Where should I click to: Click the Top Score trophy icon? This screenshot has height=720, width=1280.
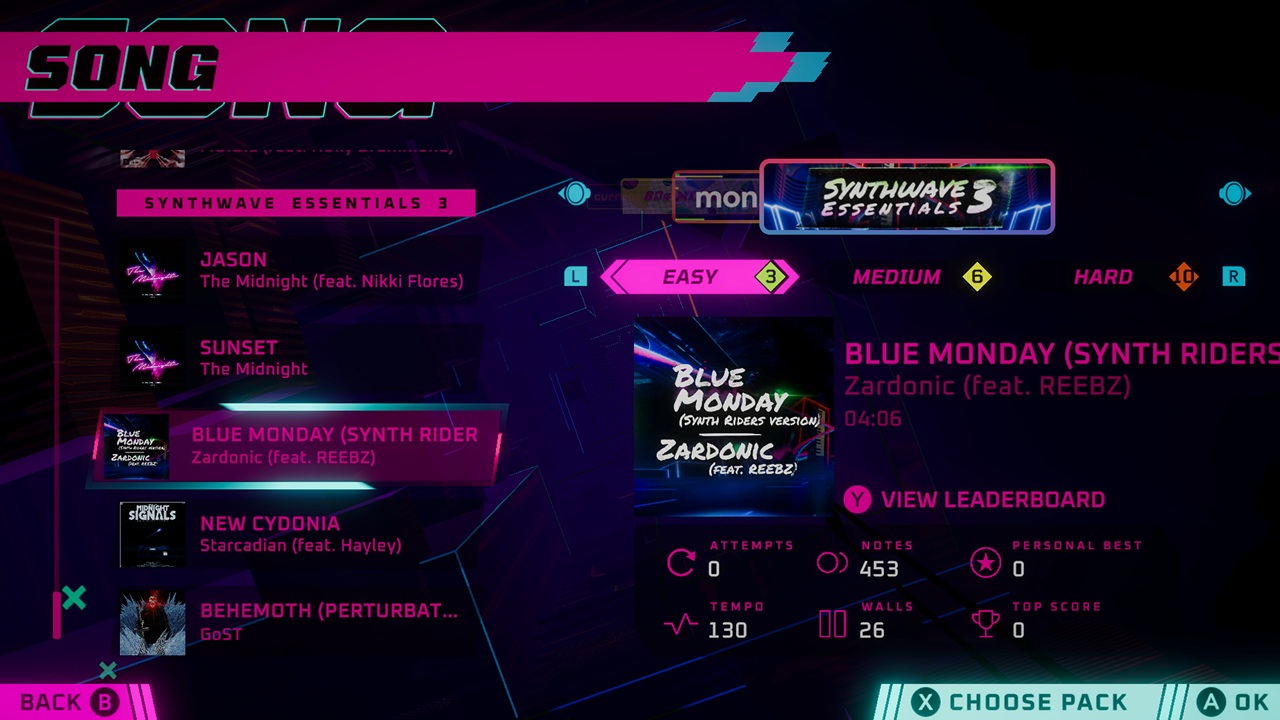point(986,624)
